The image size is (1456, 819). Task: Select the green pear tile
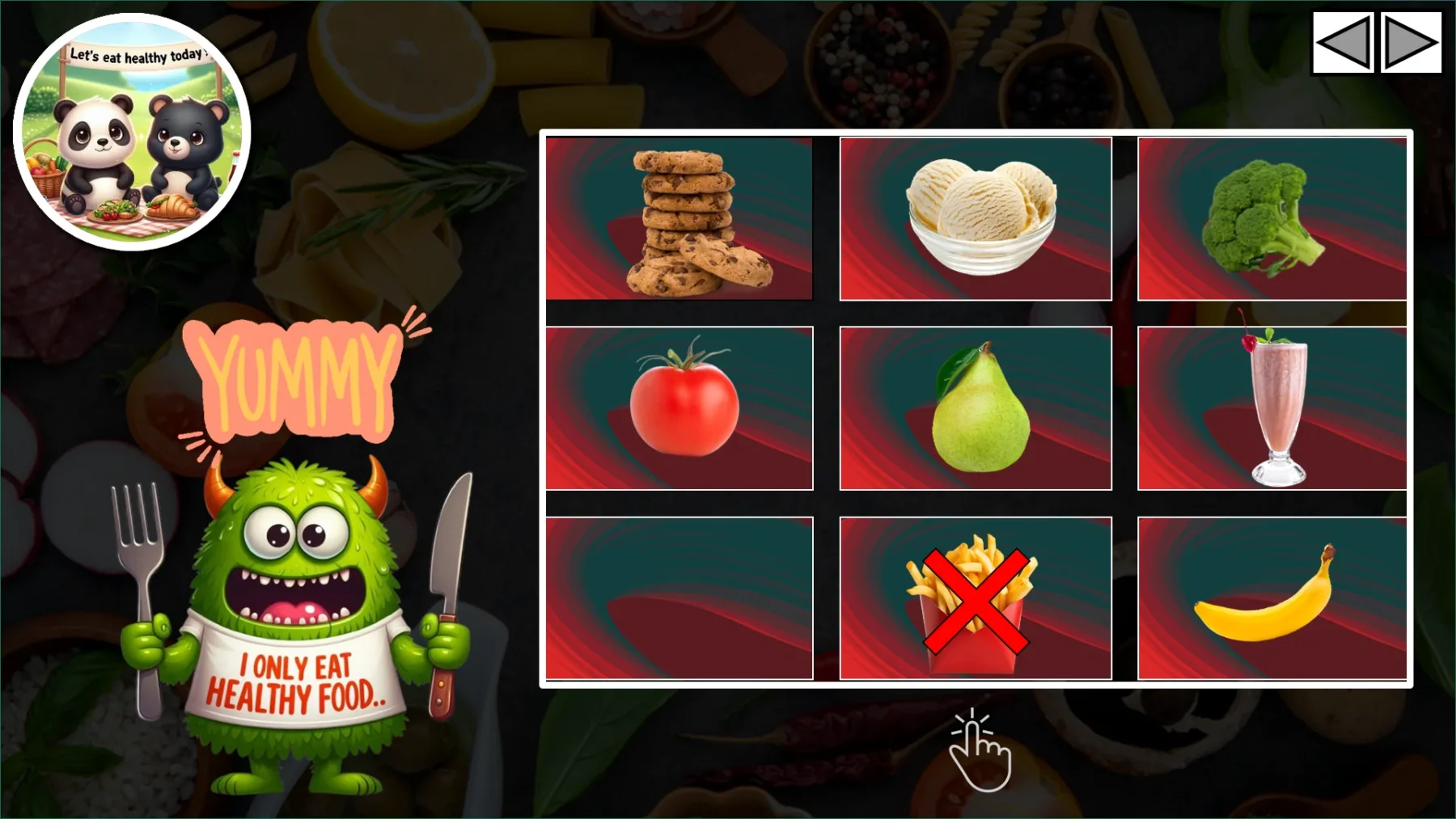pos(976,407)
